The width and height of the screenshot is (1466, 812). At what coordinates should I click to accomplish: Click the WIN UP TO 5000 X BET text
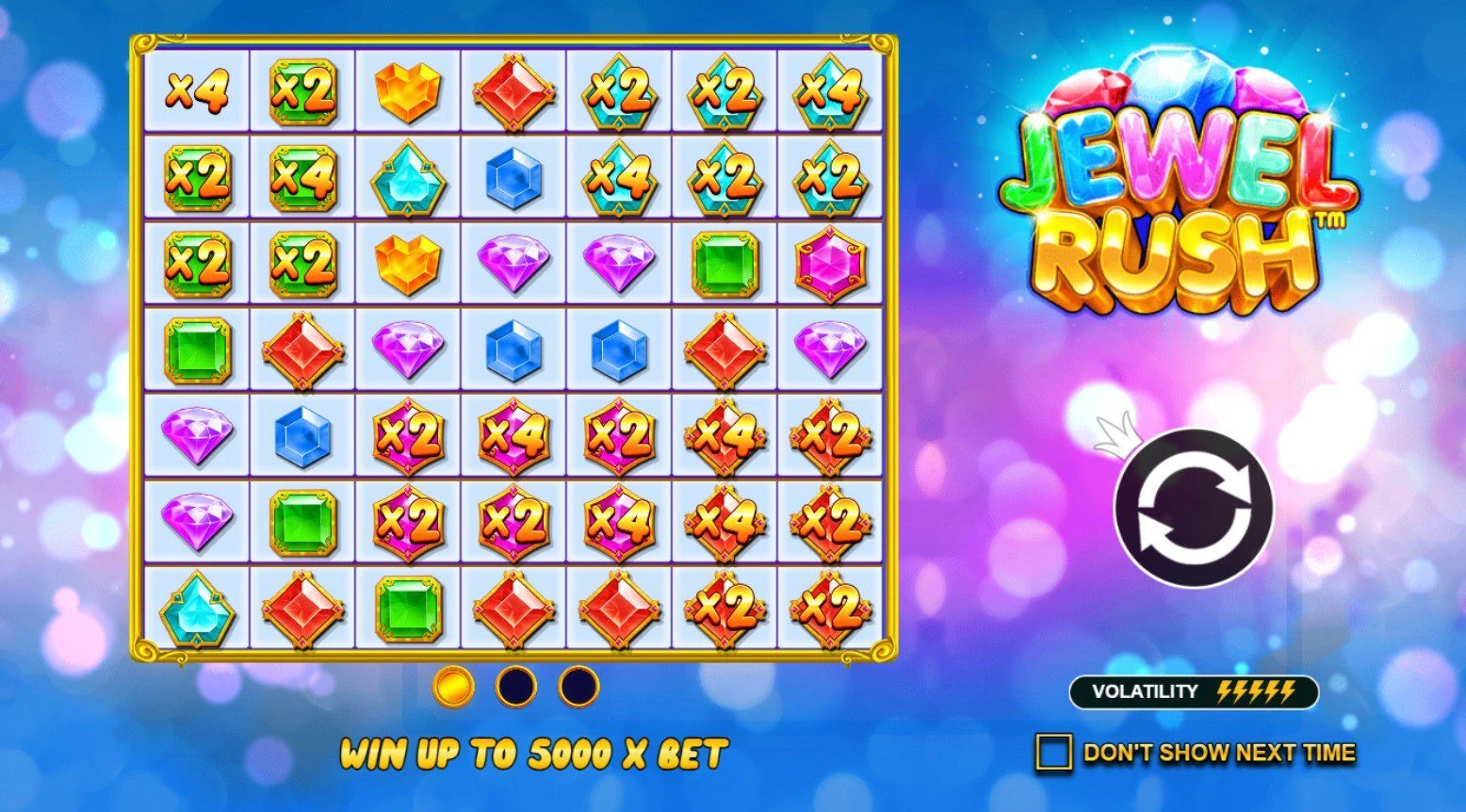coord(535,753)
